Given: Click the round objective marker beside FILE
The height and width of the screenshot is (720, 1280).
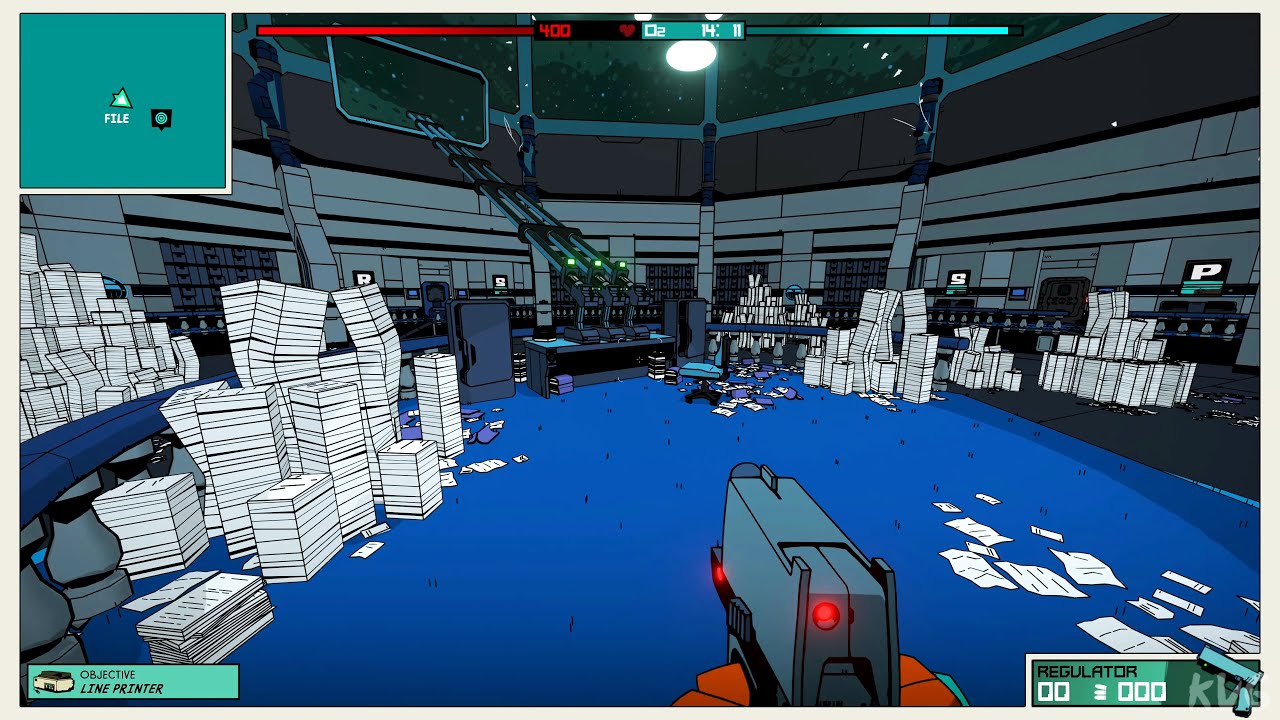Looking at the screenshot, I should (x=161, y=118).
